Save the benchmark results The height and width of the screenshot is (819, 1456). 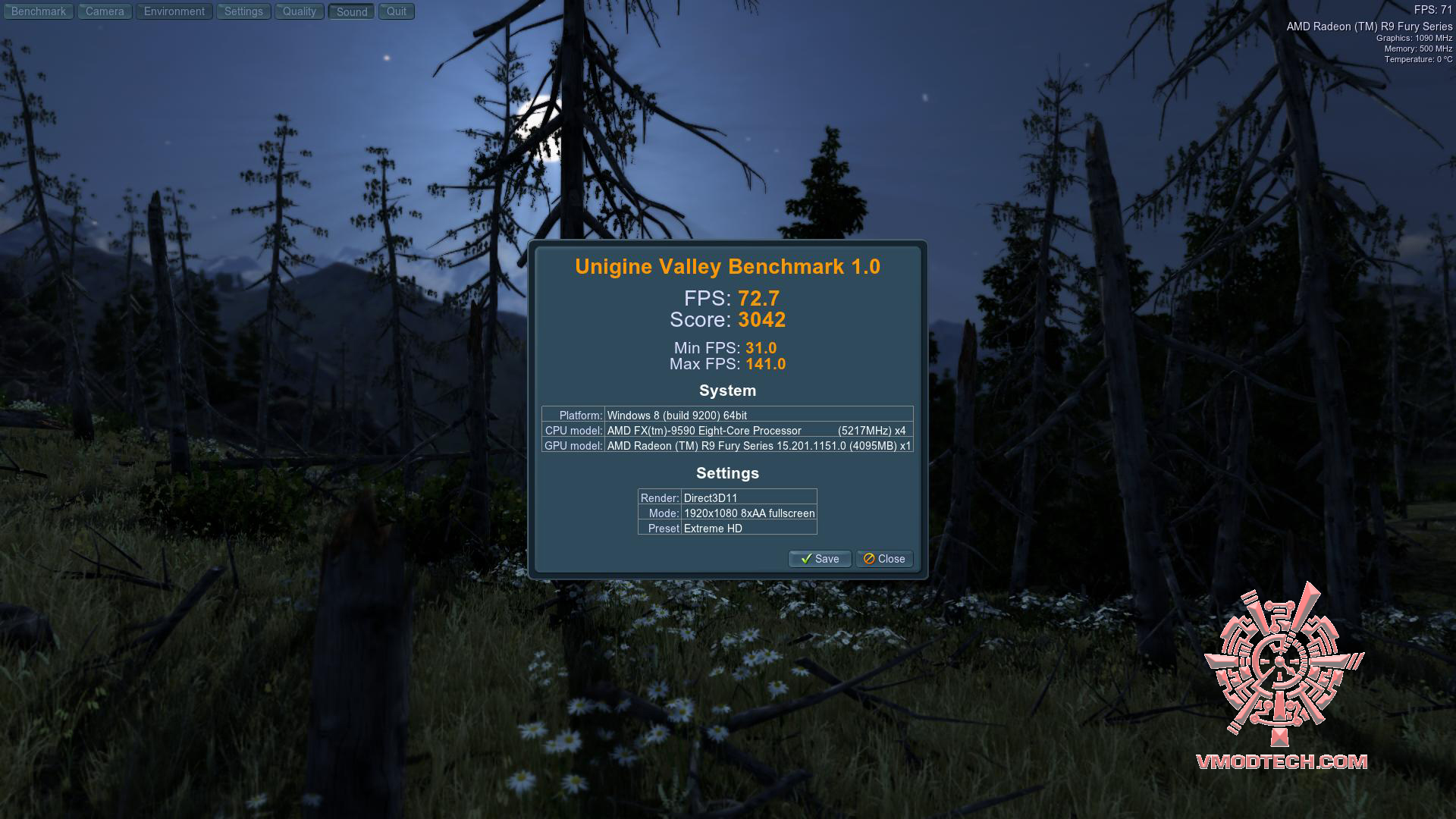(x=820, y=559)
